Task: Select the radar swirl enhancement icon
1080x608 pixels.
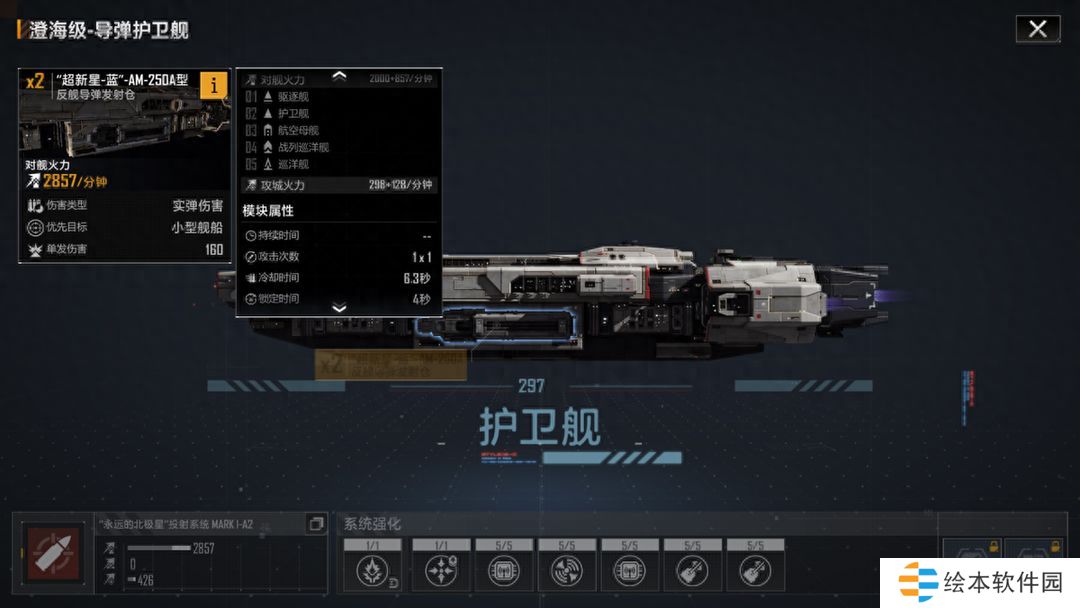Action: tap(567, 570)
